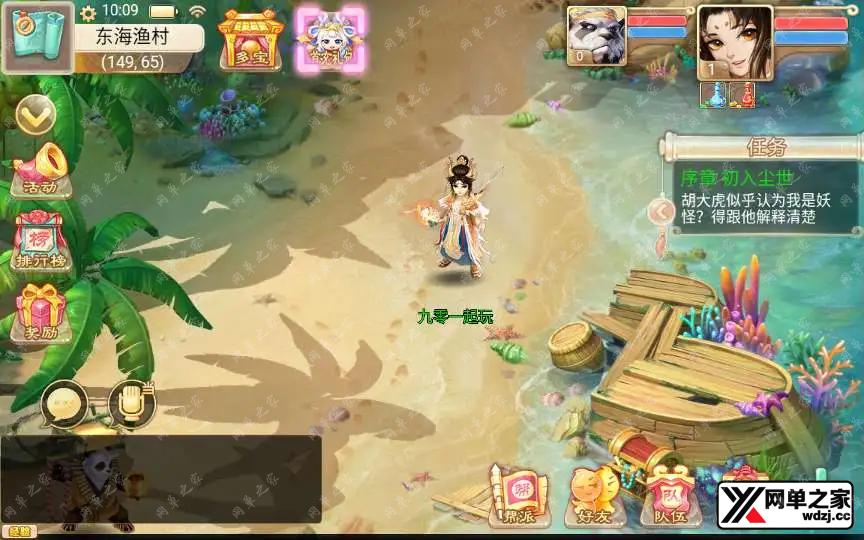The image size is (864, 540).
Task: Open the chat speech bubble button
Action: 65,403
